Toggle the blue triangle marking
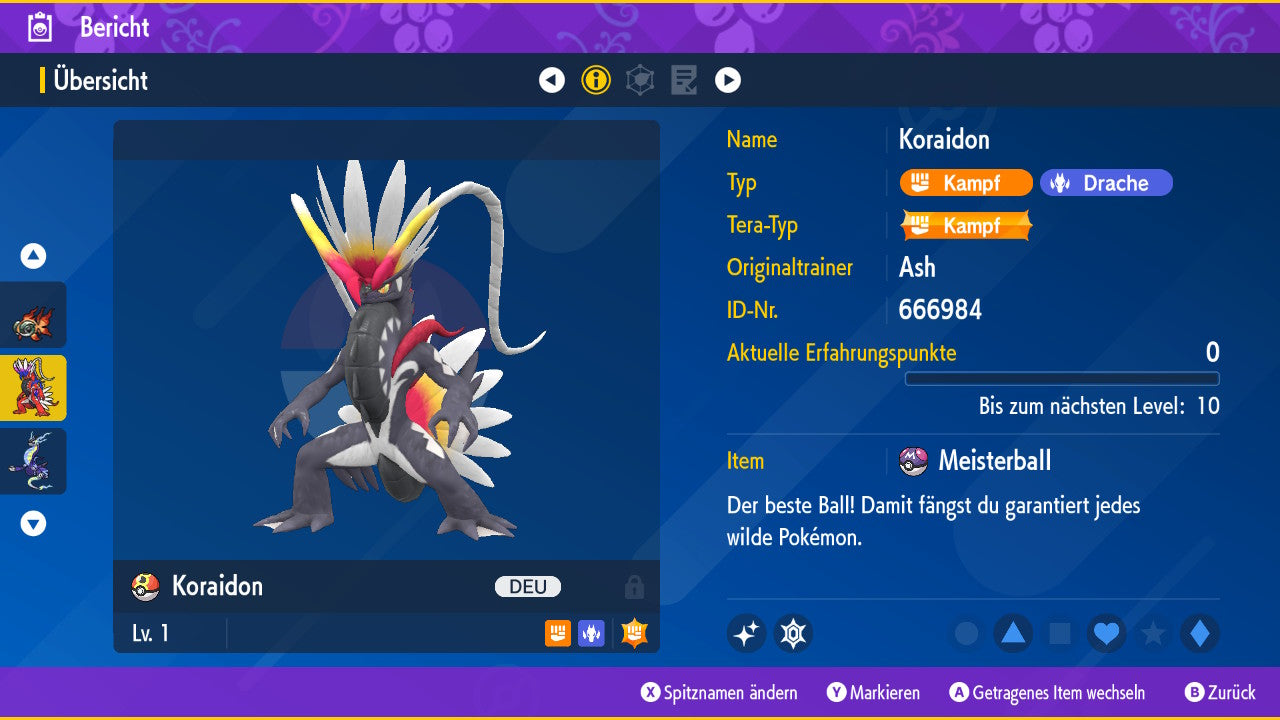Viewport: 1280px width, 720px height. click(1013, 634)
